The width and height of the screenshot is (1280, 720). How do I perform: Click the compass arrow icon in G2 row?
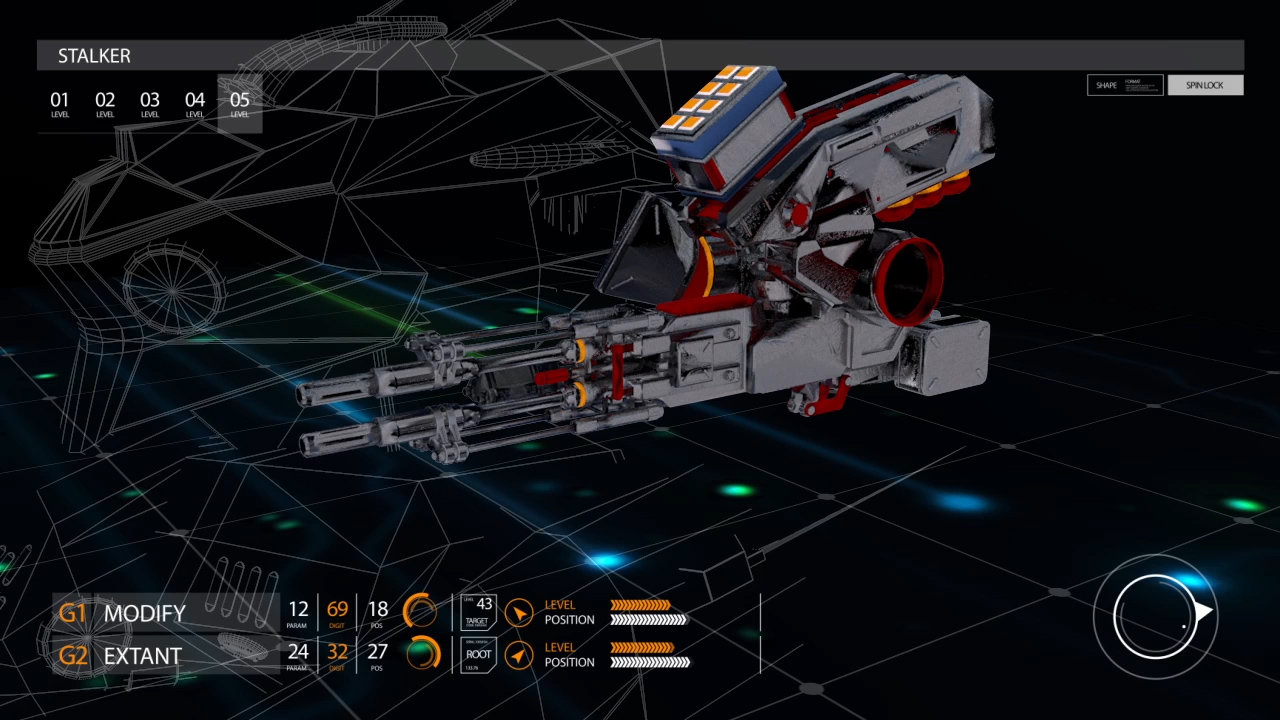[518, 655]
